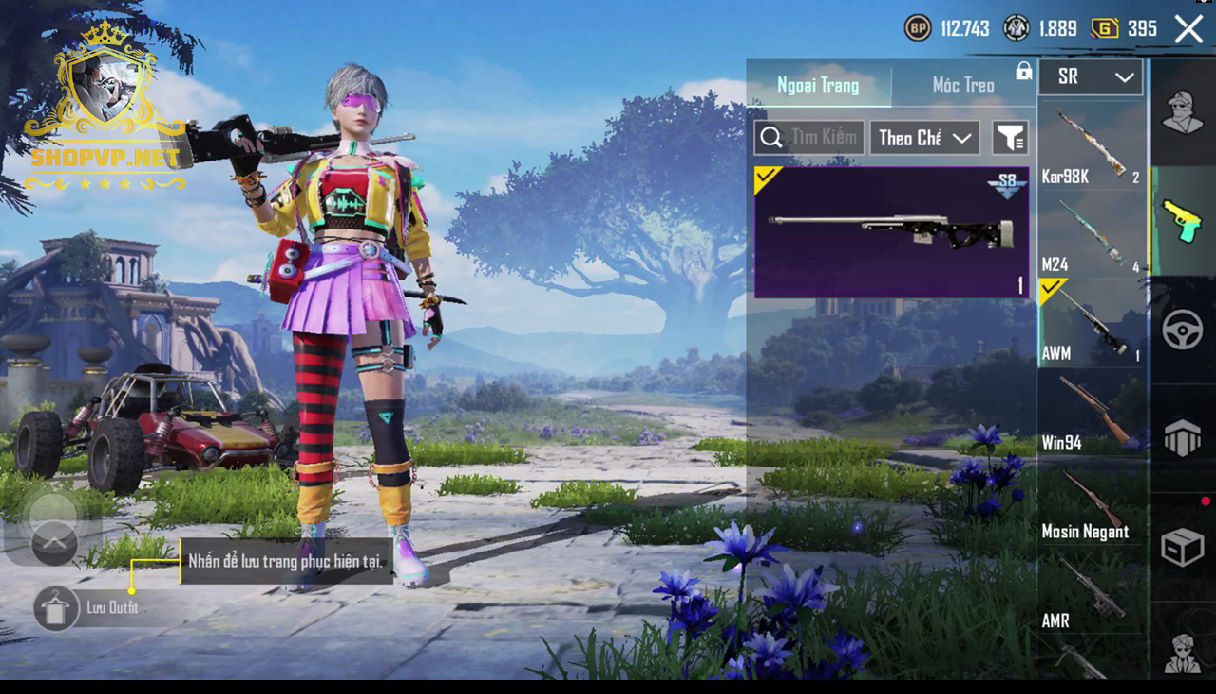
Task: Save current outfit with Lưu Outfit
Action: tap(58, 607)
